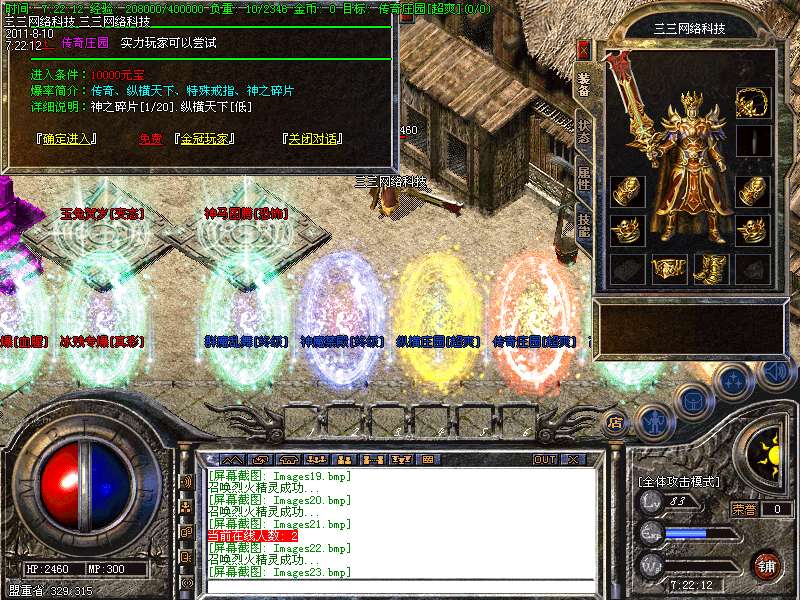Select the gold necklace equipment slot

752,102
